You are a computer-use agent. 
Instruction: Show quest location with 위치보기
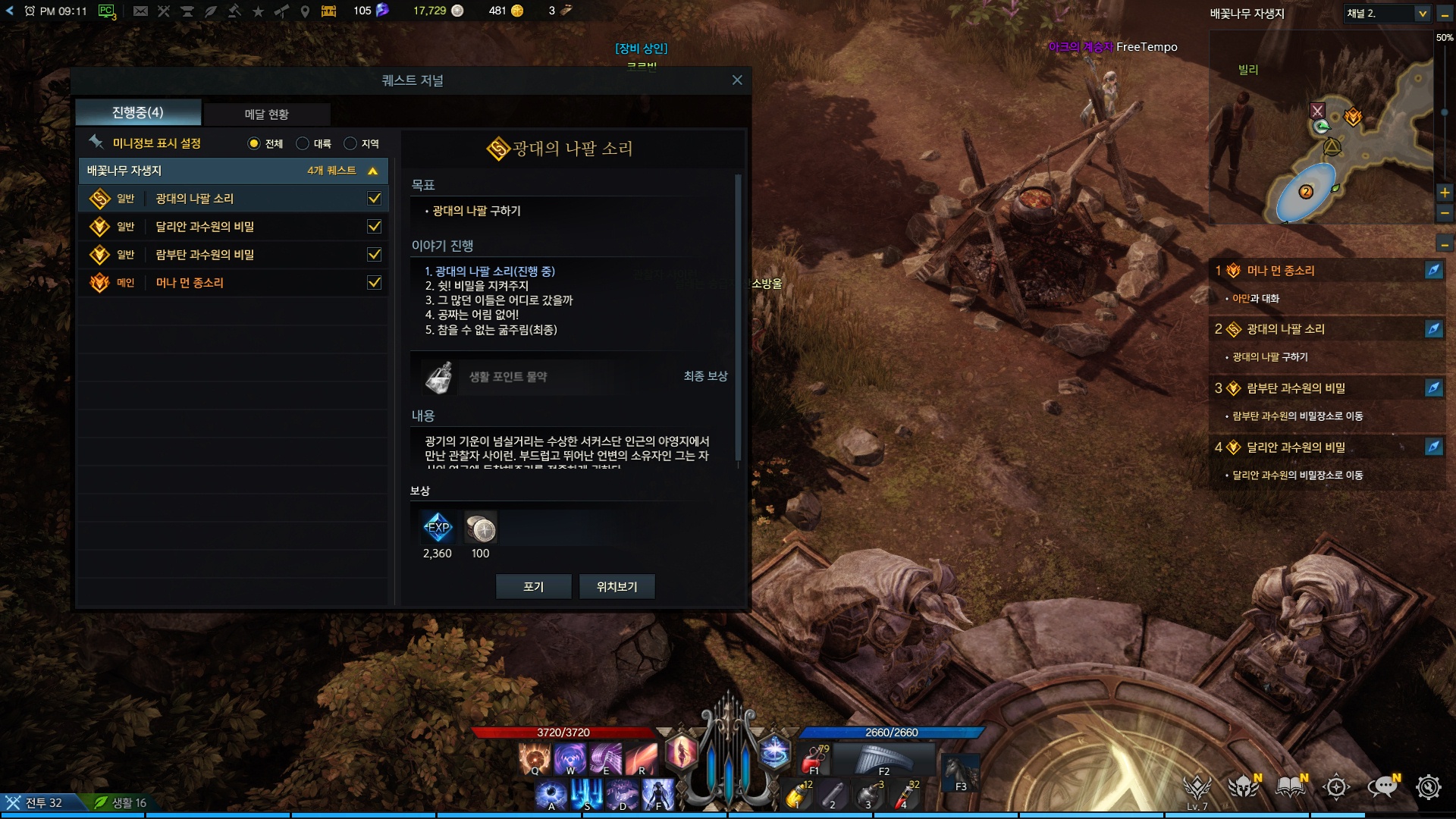(617, 586)
